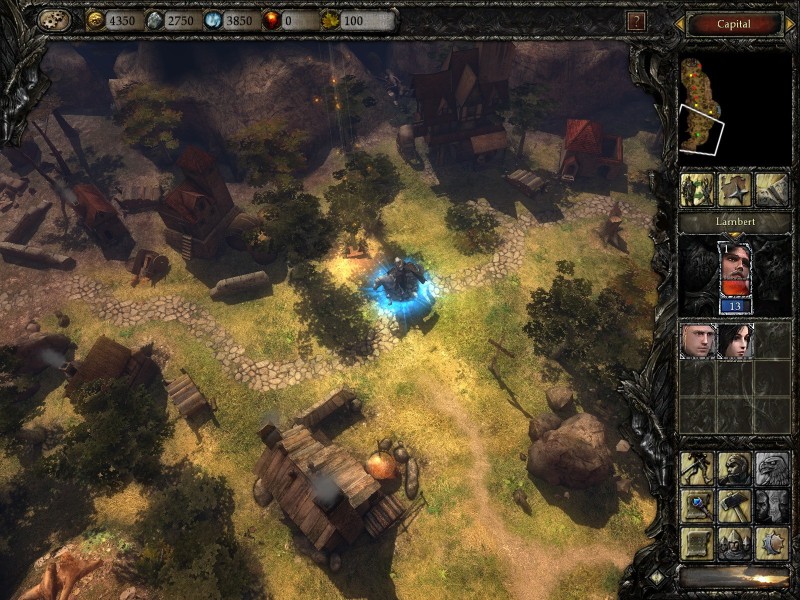Select the Capital location button

[733, 23]
